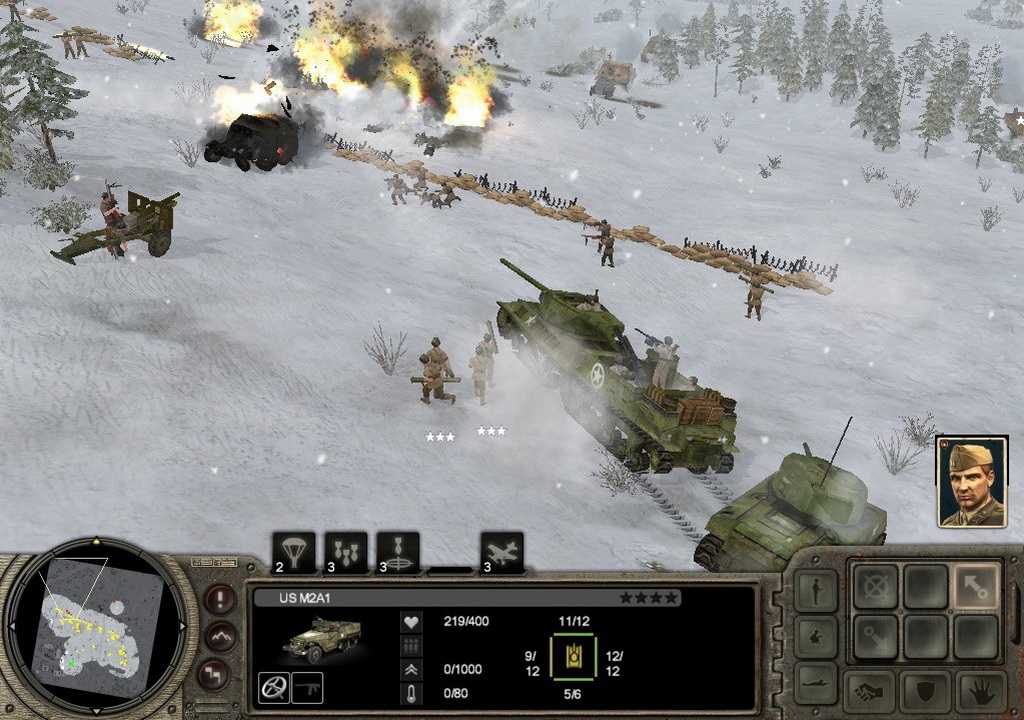Viewport: 1024px width, 720px height.
Task: Toggle the mountain terrain minimap button
Action: coord(220,636)
